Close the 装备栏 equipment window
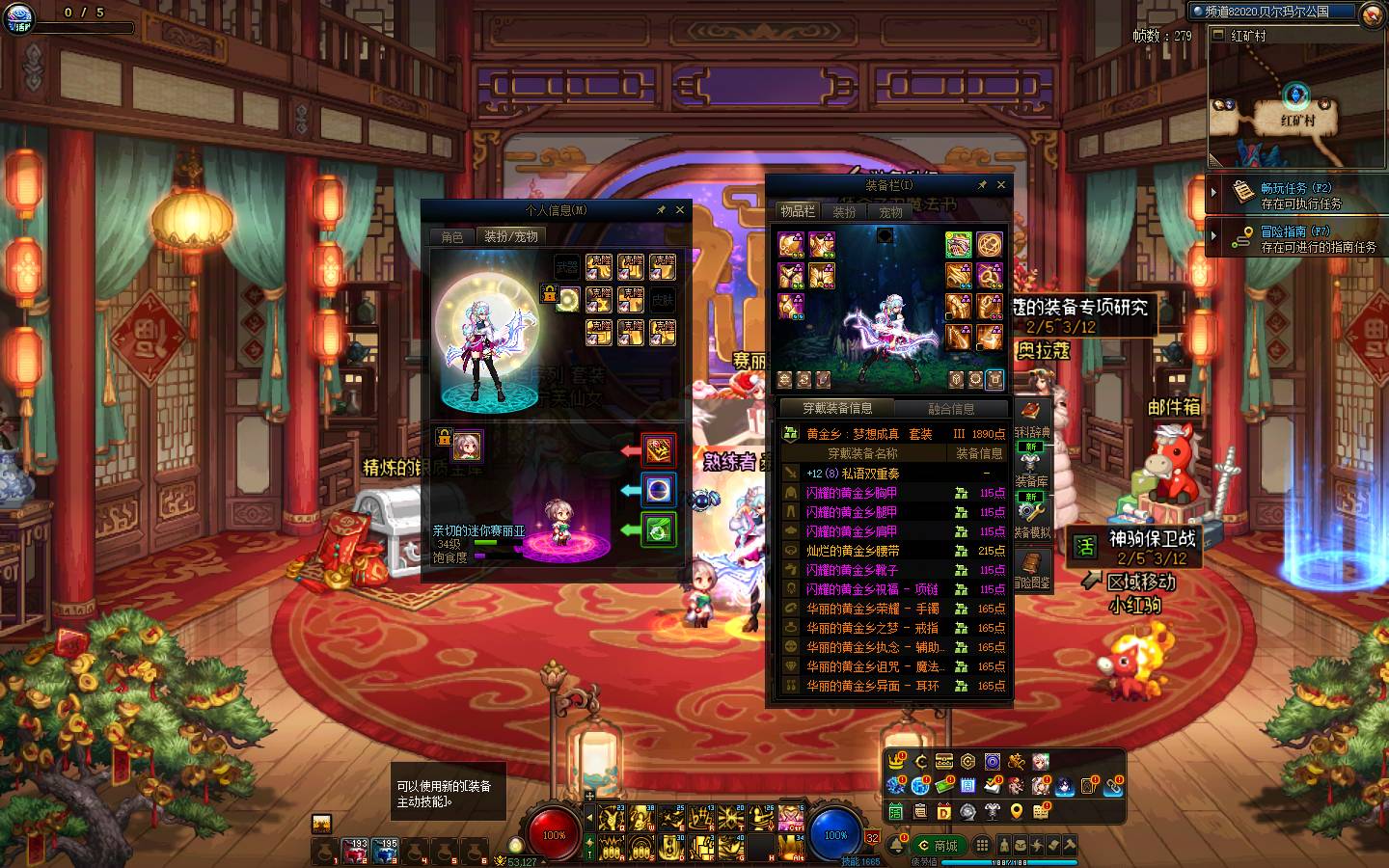 [1001, 184]
